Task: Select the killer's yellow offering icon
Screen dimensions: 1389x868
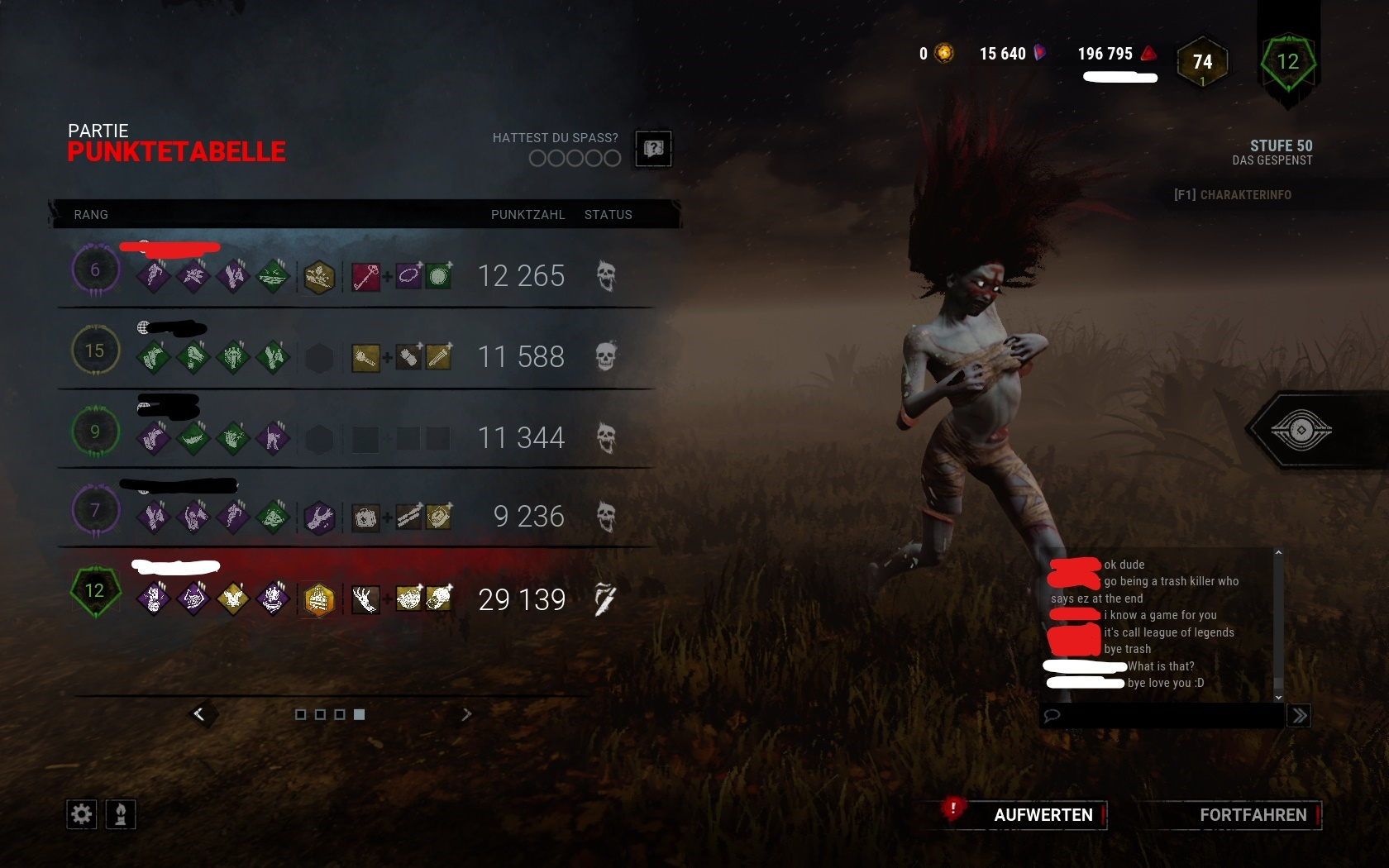Action: point(319,599)
